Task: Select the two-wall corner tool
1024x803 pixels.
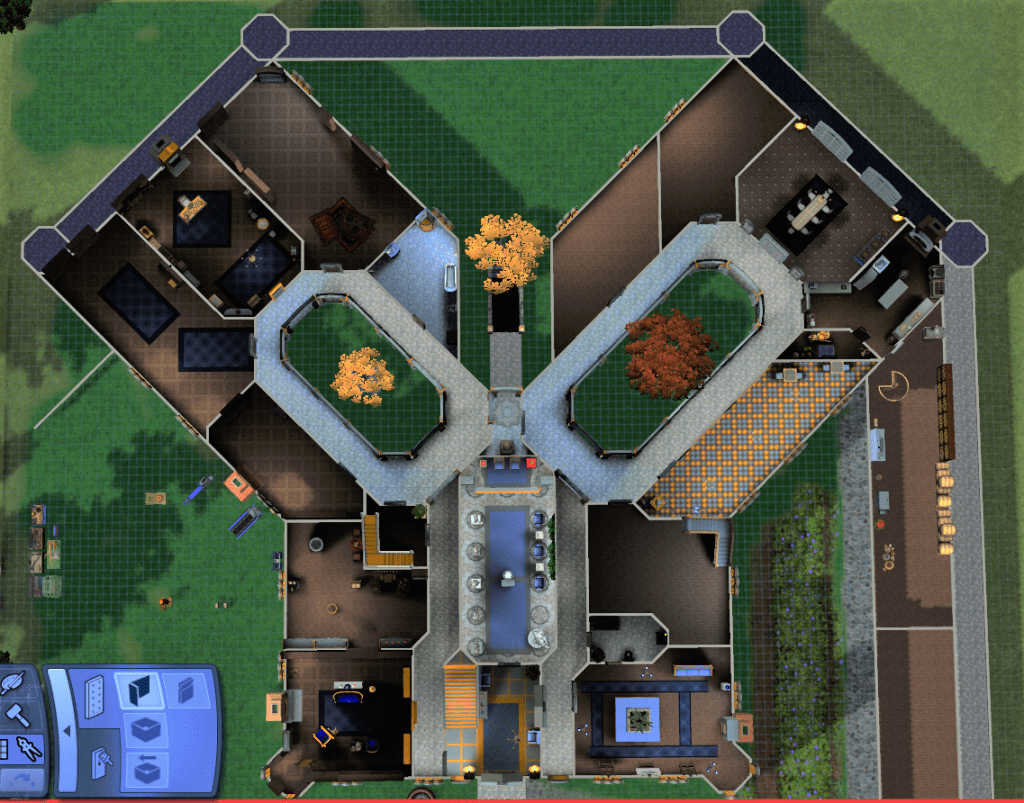Action: point(137,689)
